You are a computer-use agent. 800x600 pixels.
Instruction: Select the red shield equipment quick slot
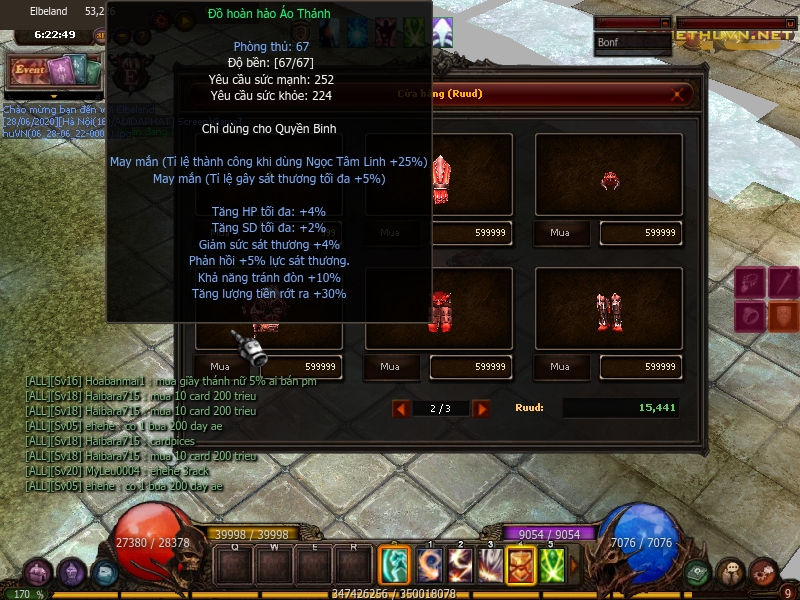(x=784, y=317)
